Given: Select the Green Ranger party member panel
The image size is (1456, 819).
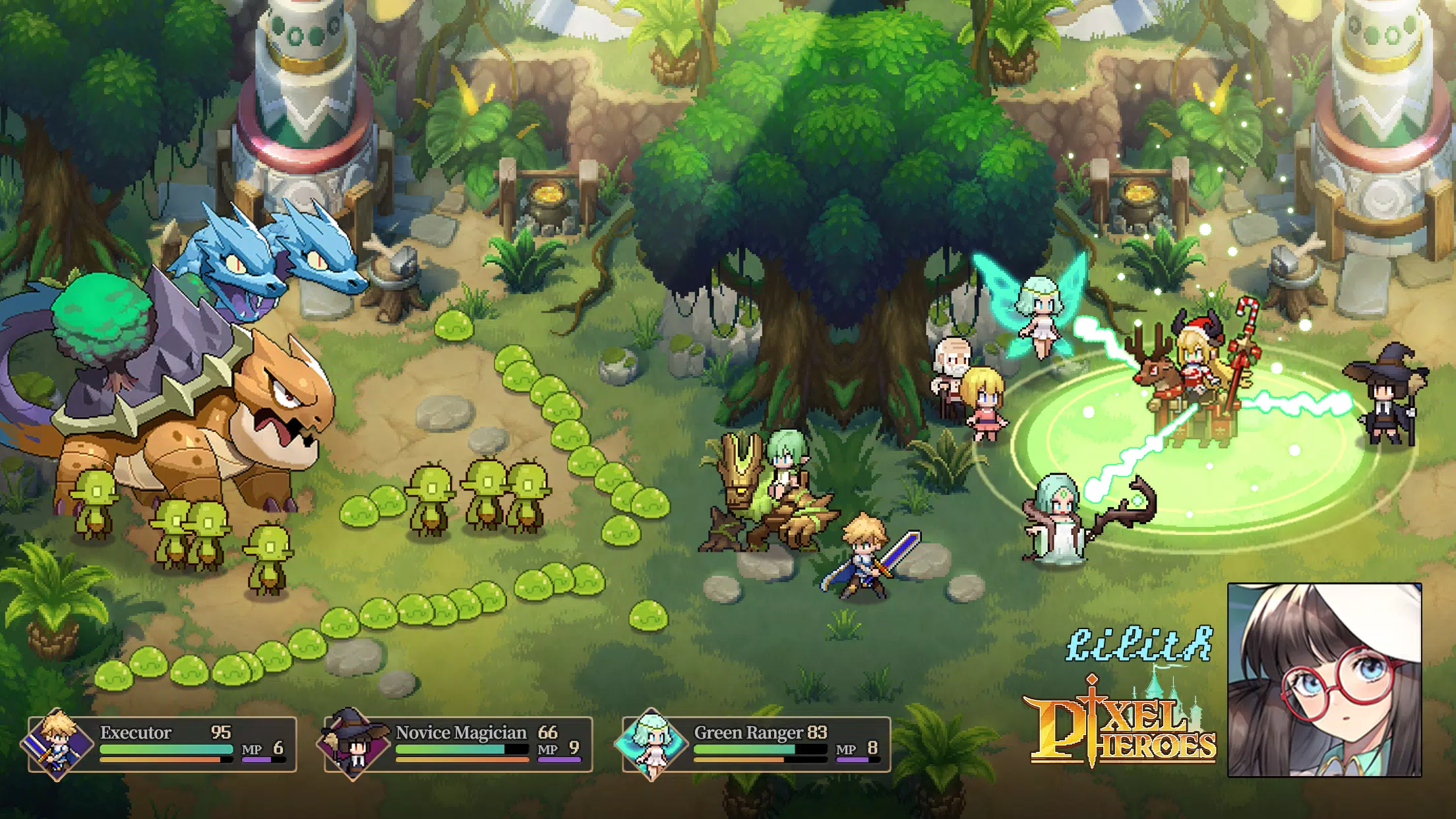Looking at the screenshot, I should [756, 745].
